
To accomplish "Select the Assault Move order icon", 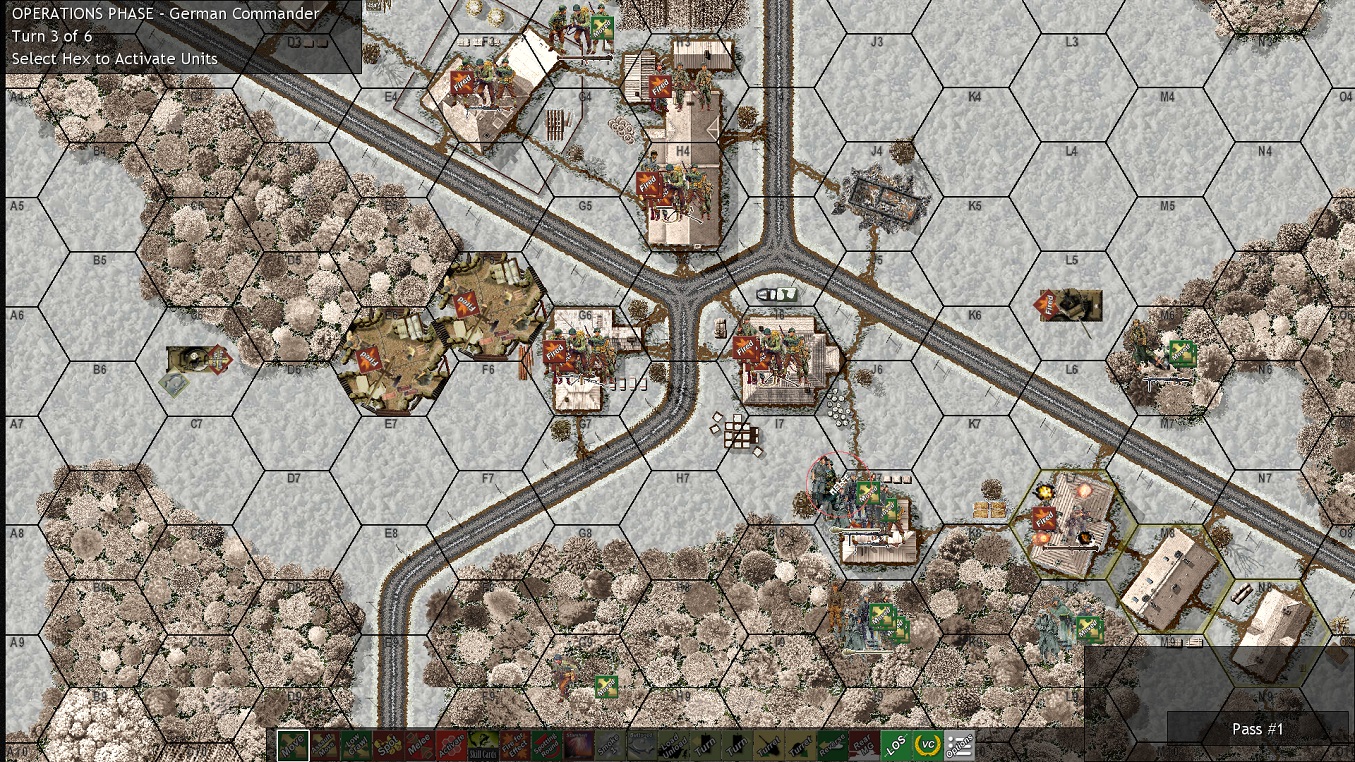I will 325,745.
